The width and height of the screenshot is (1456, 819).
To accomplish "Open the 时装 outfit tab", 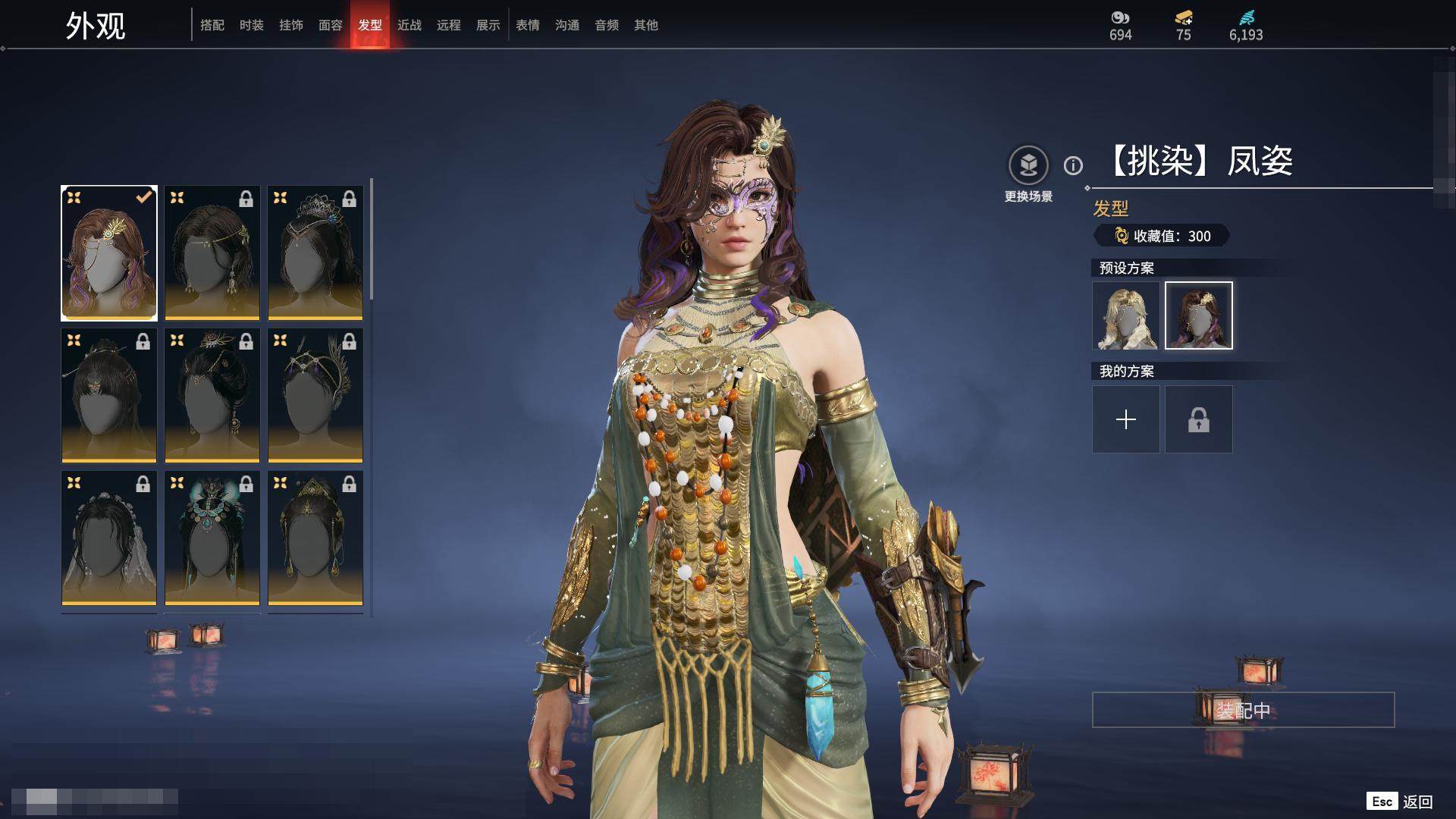I will 252,25.
